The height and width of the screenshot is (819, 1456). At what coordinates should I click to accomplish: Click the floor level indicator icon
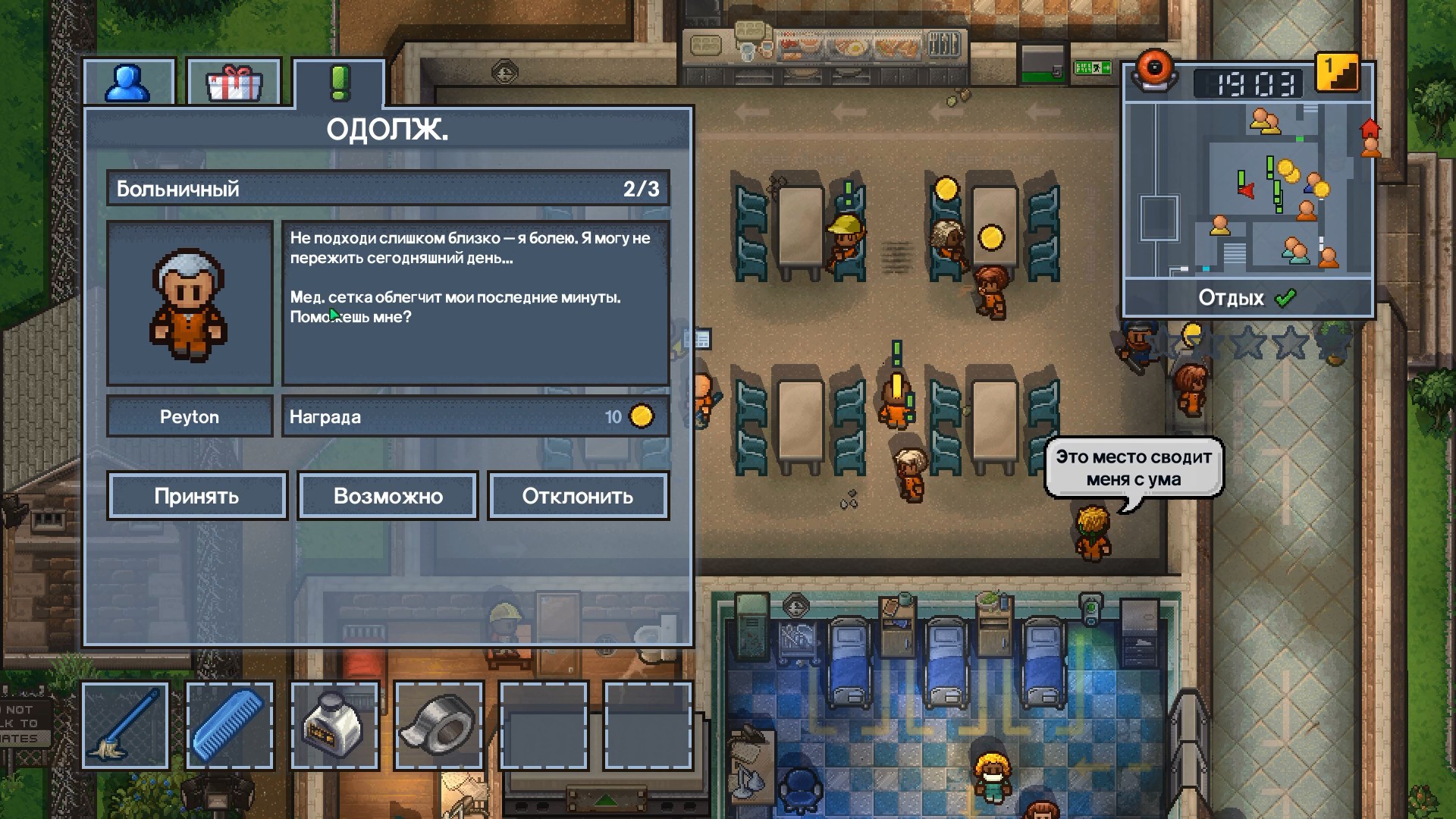(1336, 74)
